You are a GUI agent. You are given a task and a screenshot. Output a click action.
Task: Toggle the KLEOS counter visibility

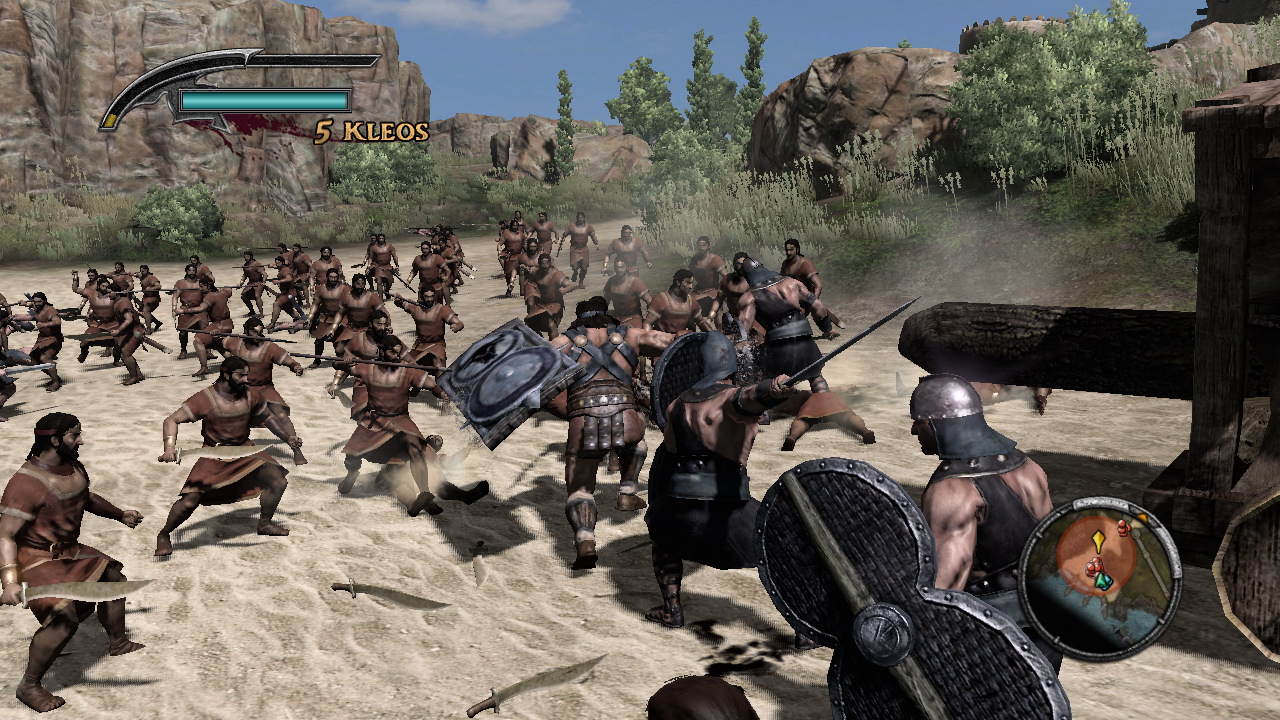tap(369, 129)
